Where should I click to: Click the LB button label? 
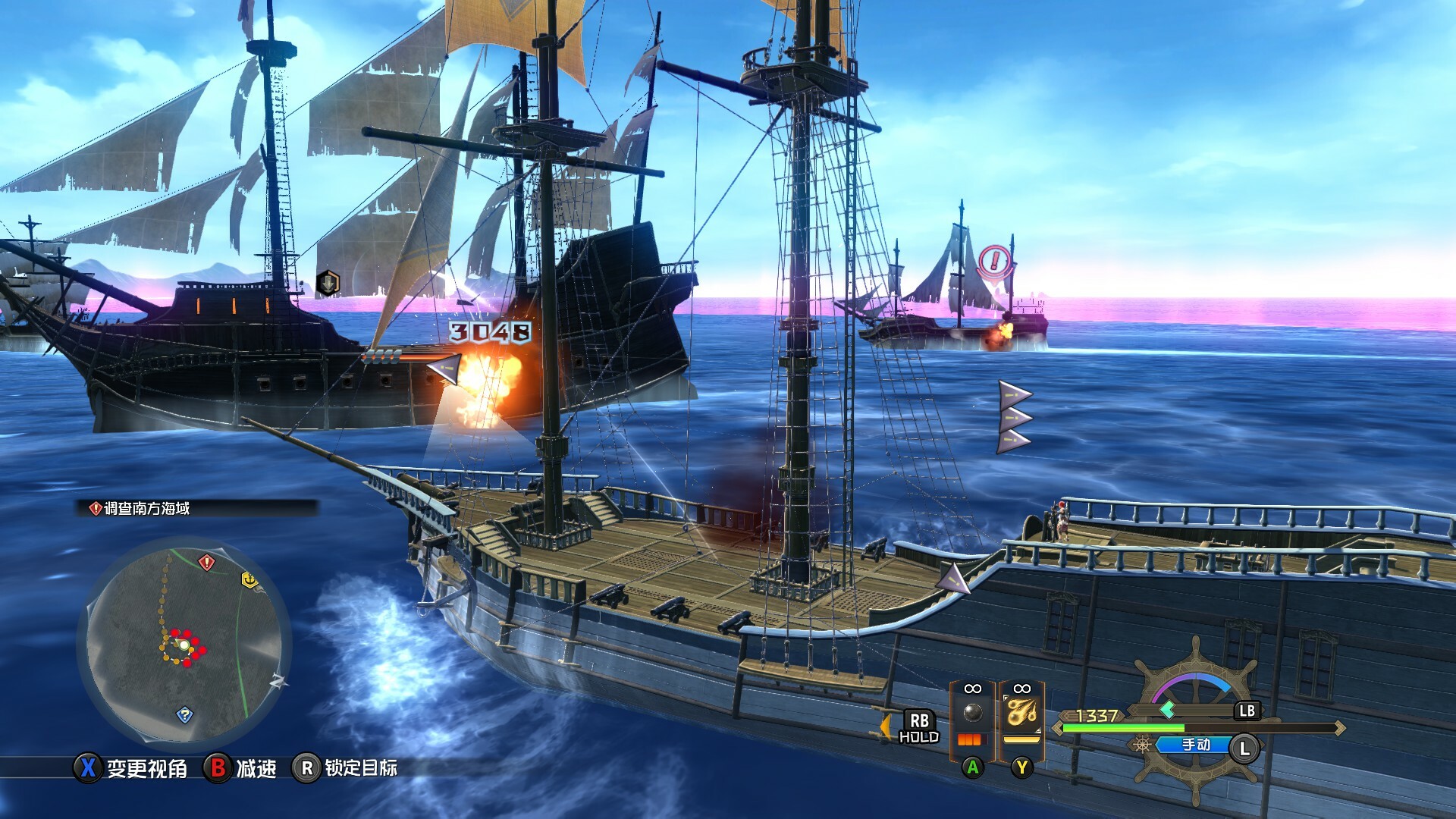(x=1248, y=711)
